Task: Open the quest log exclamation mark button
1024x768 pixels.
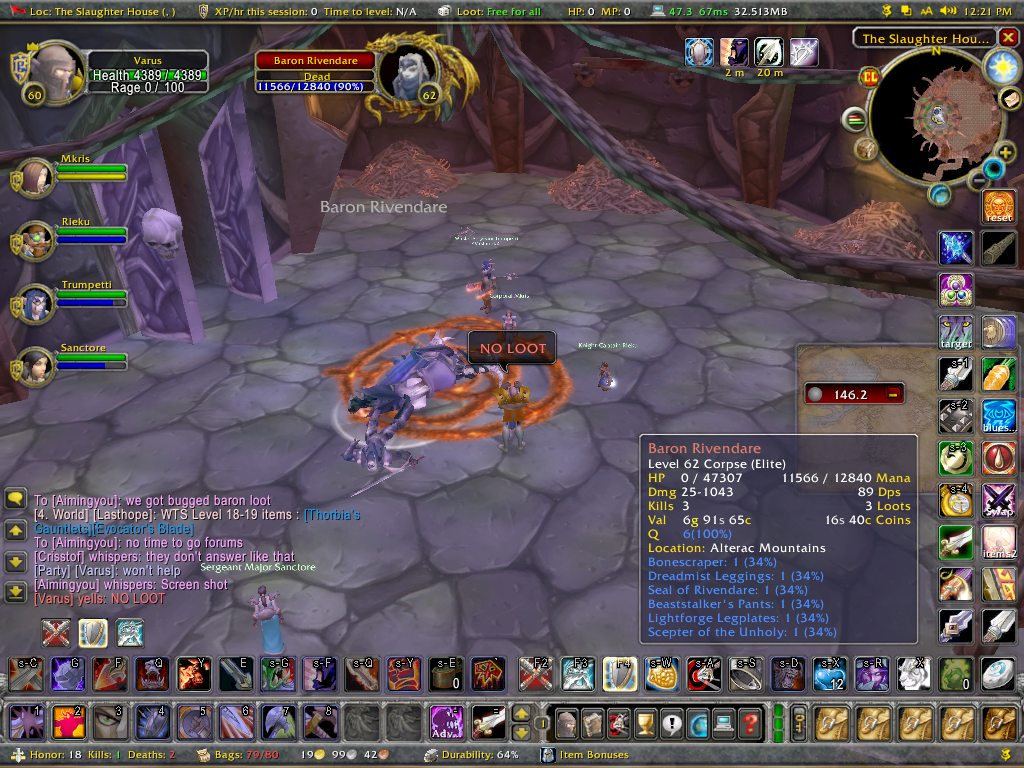Action: [x=671, y=722]
